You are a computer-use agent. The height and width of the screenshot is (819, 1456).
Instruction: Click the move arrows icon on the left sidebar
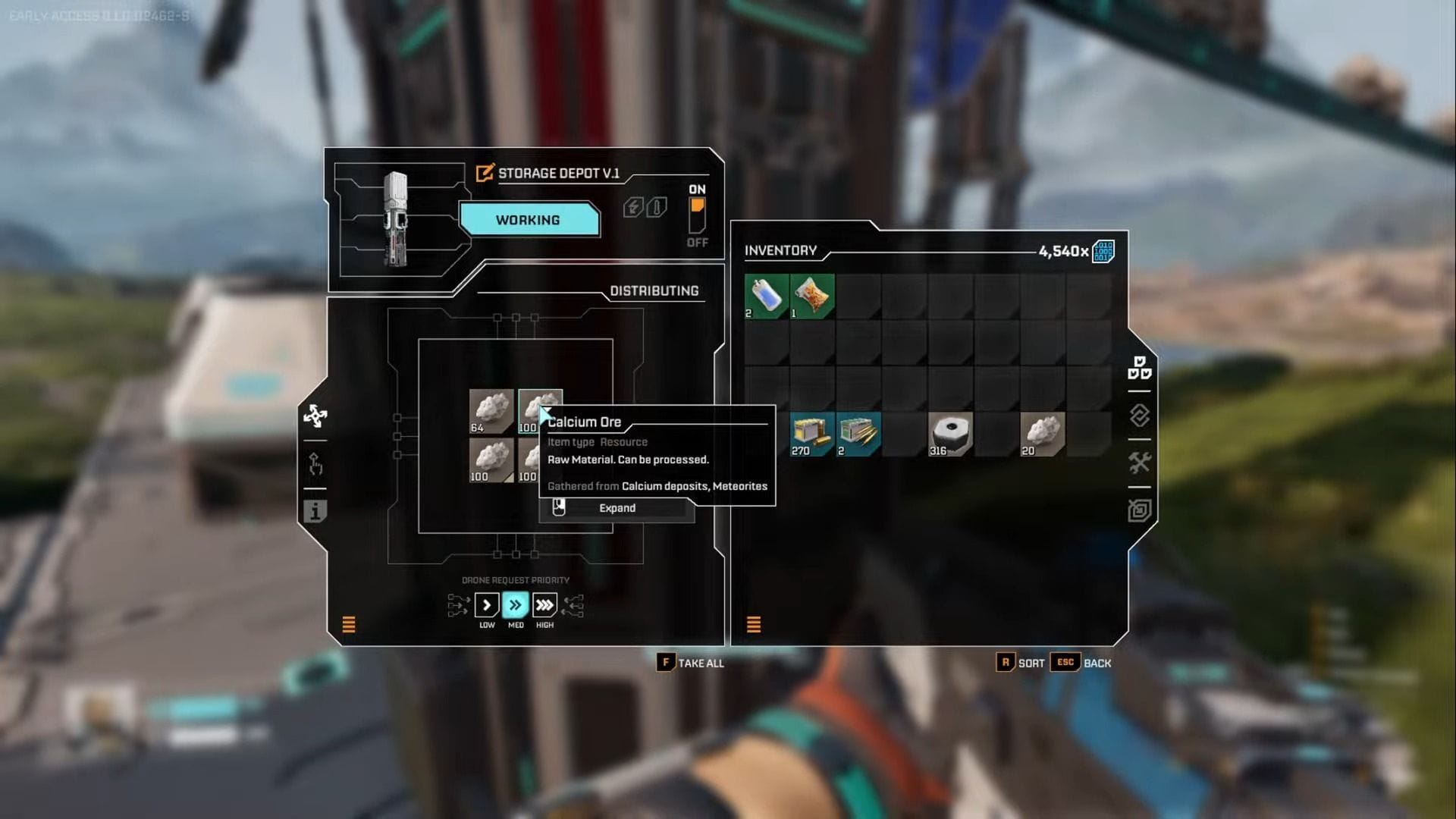(x=315, y=416)
